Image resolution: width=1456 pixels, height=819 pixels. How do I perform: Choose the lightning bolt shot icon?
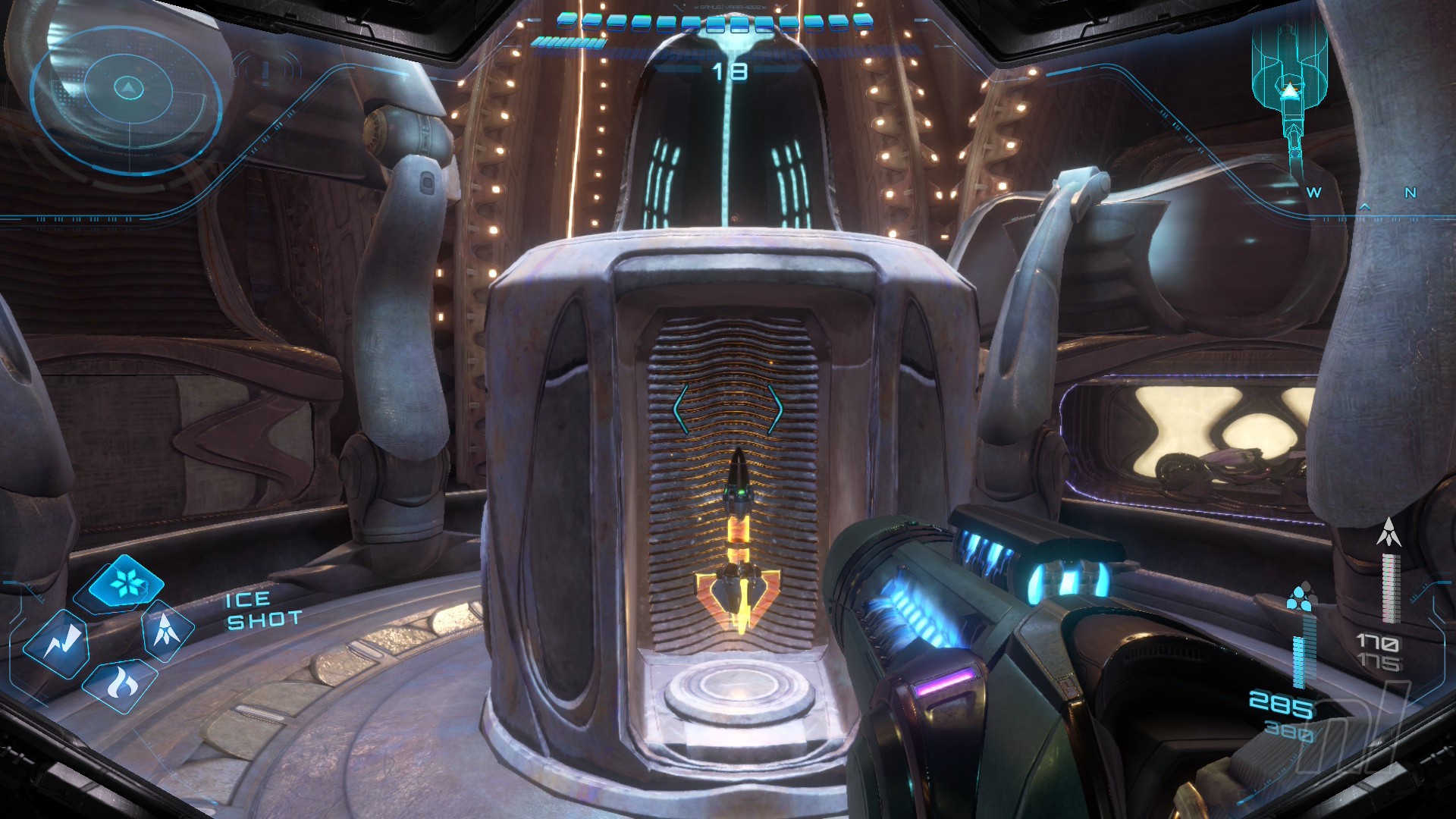click(56, 643)
